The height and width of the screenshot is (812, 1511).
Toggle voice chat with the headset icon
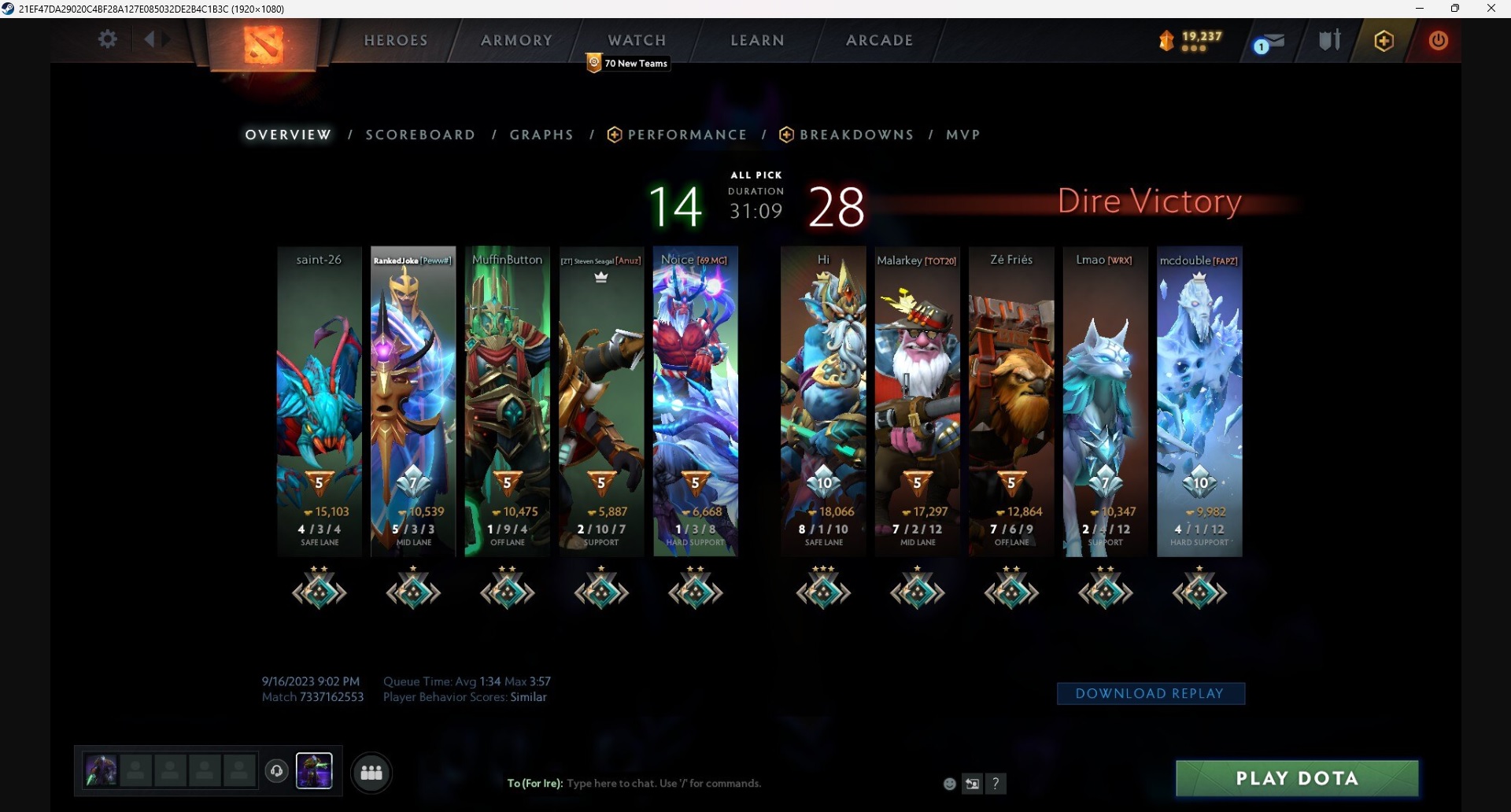click(276, 772)
